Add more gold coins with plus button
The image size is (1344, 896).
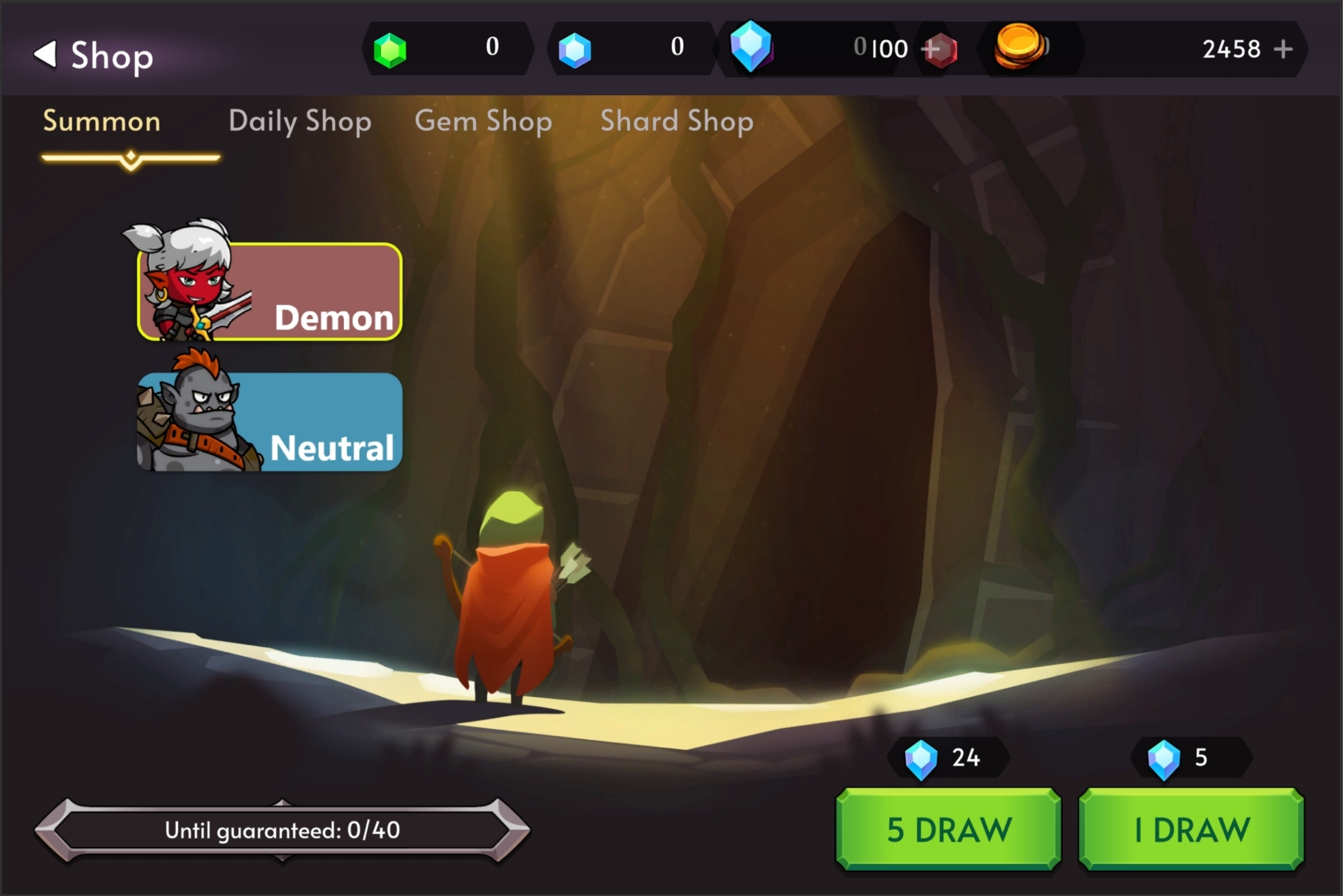click(x=1284, y=49)
